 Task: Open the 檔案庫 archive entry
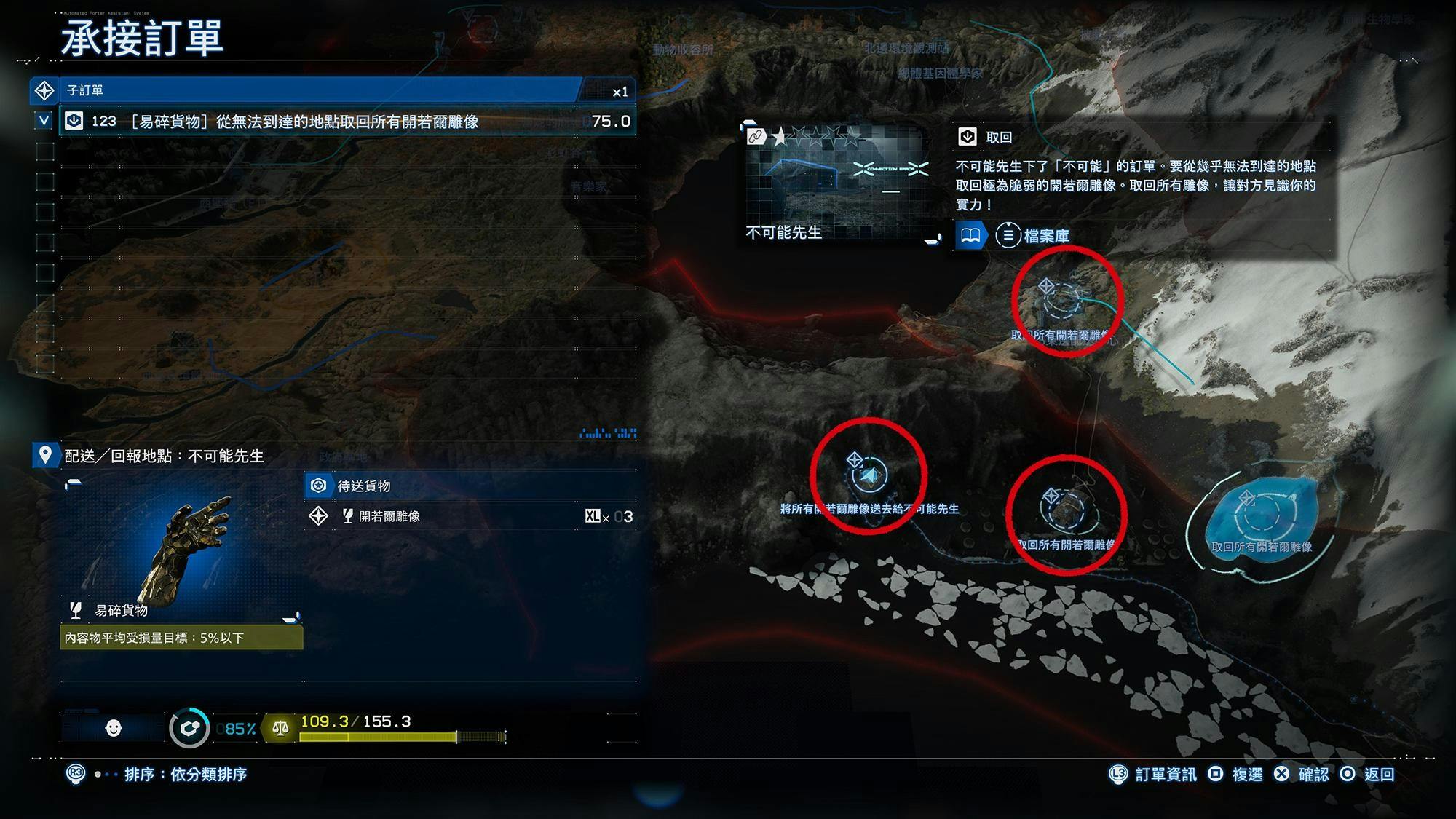point(1034,236)
